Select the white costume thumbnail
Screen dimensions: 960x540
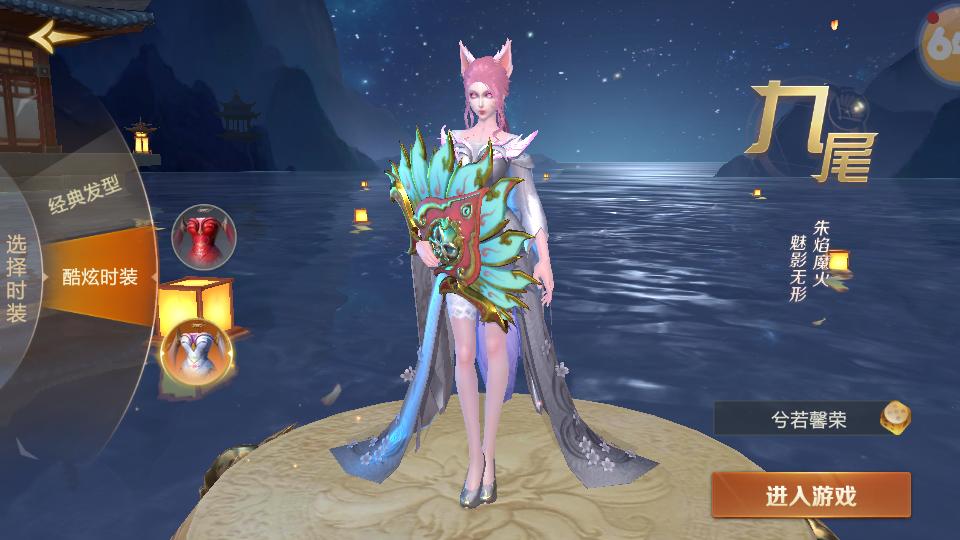pos(197,351)
